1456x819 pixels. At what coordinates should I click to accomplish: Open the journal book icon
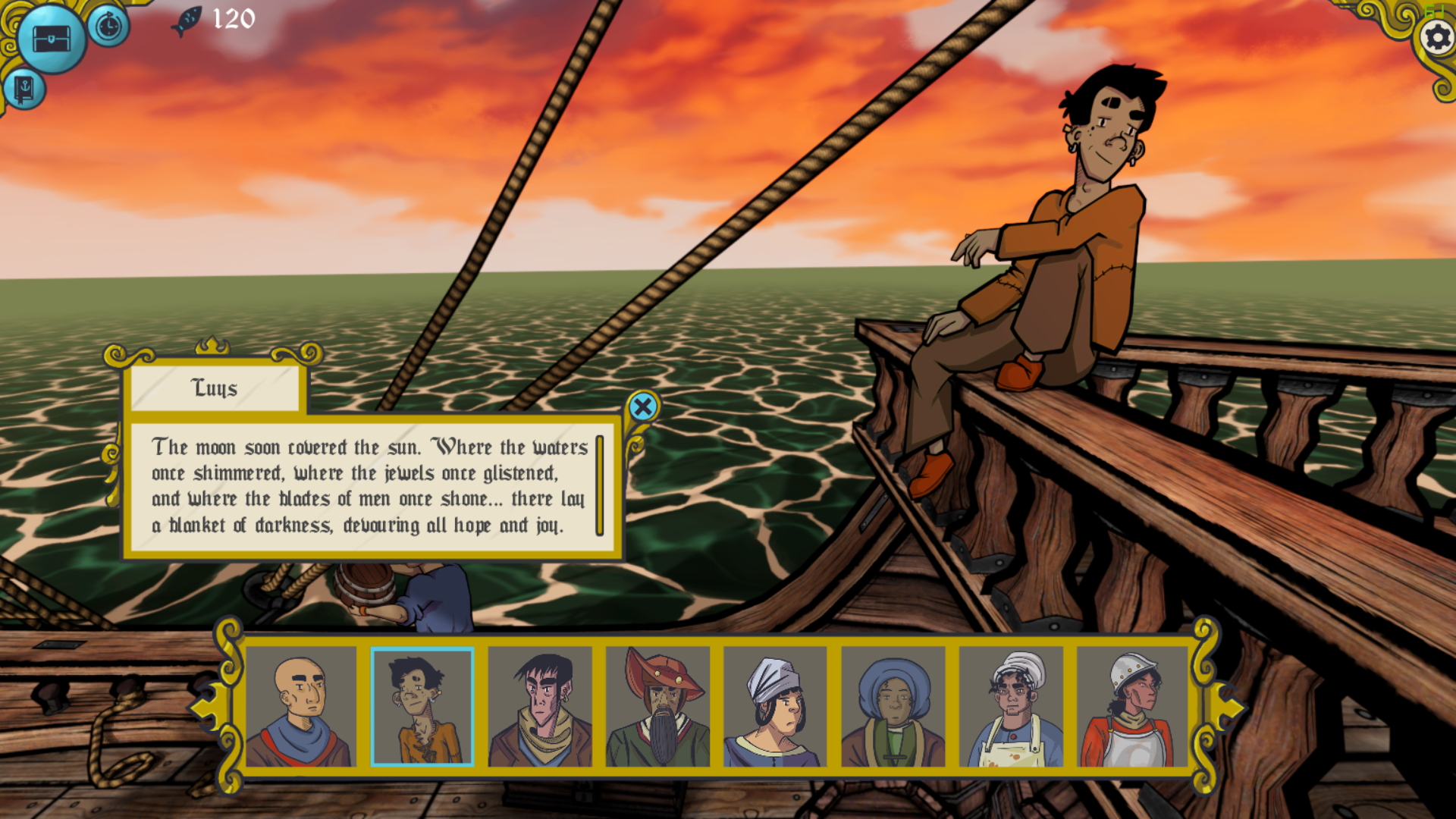point(24,89)
